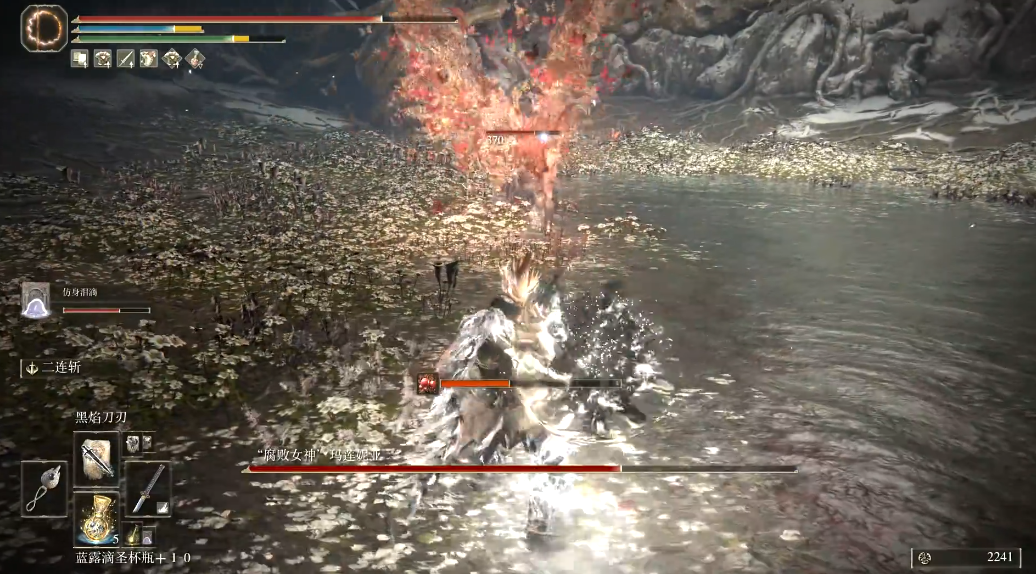Click the glowing ring rune emblem
1036x574 pixels.
click(x=43, y=28)
